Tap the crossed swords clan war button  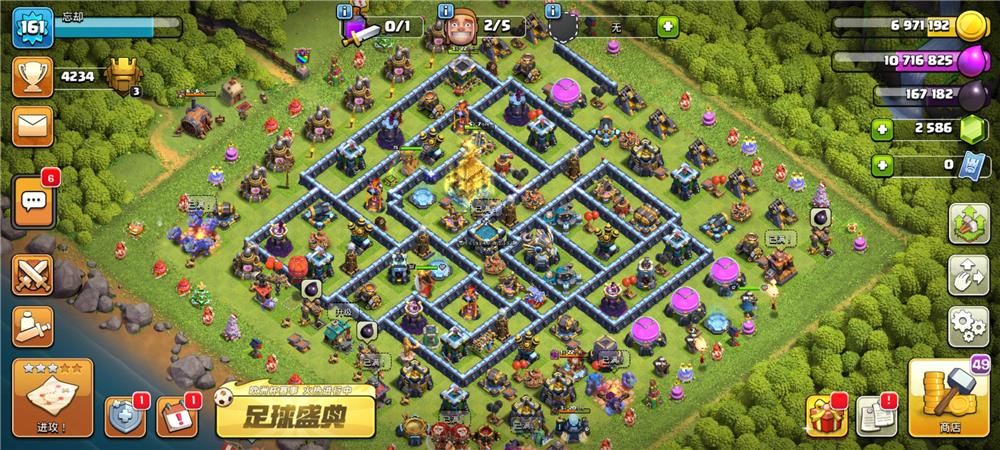point(32,275)
